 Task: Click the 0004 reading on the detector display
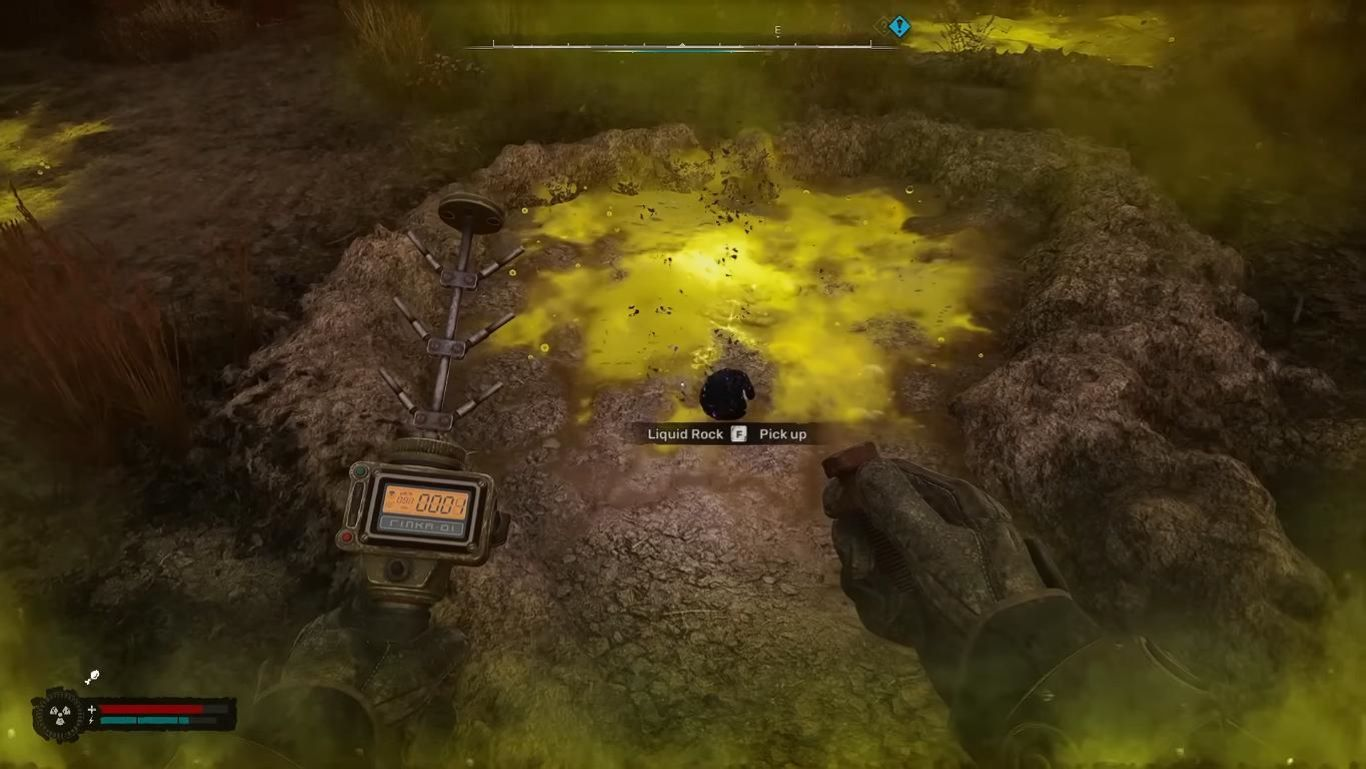[440, 503]
